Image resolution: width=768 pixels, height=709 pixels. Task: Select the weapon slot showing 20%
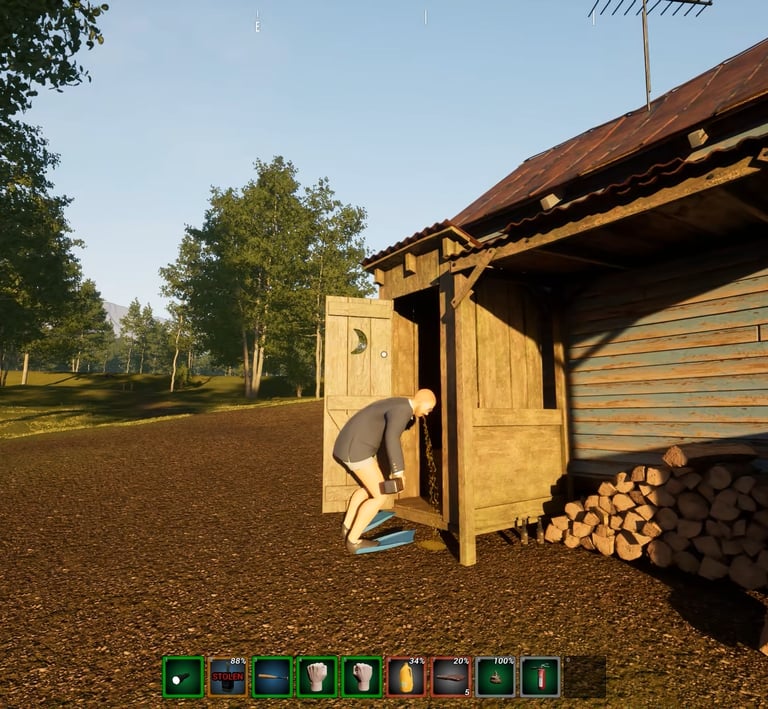[x=451, y=677]
